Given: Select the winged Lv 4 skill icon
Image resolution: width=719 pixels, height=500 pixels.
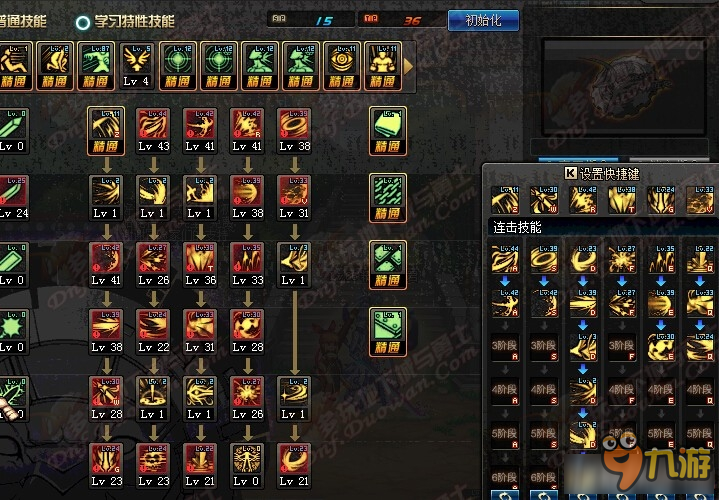Looking at the screenshot, I should click(x=138, y=63).
